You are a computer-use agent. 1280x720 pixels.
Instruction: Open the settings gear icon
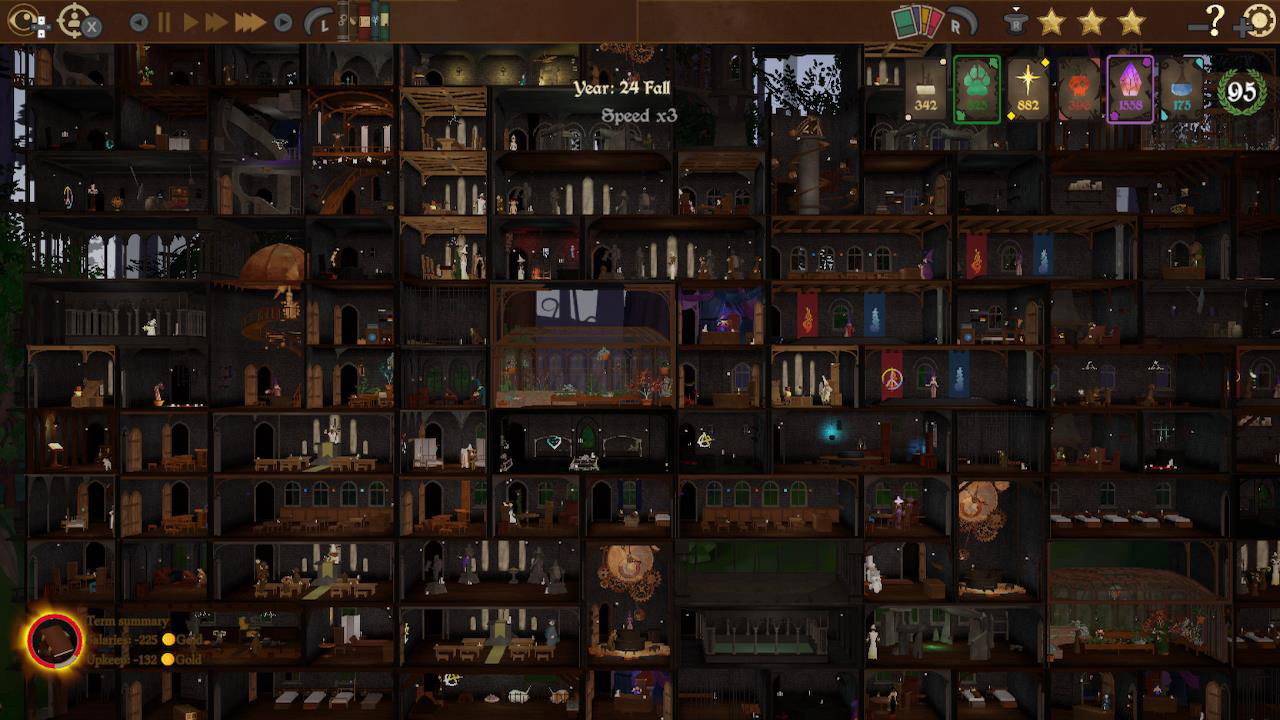(1260, 22)
